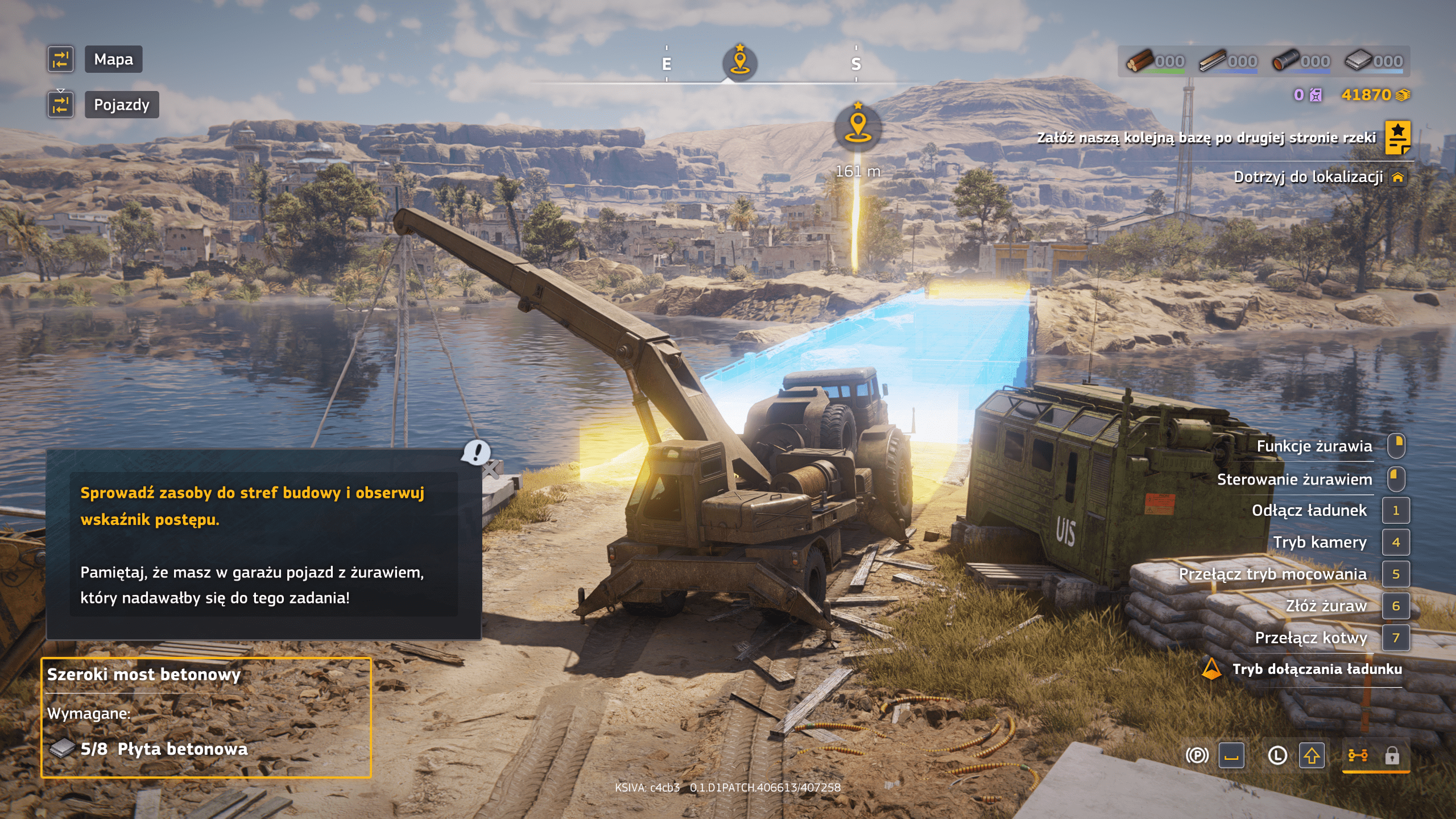
Task: Click the yellow star quest tracker icon
Action: click(1397, 137)
